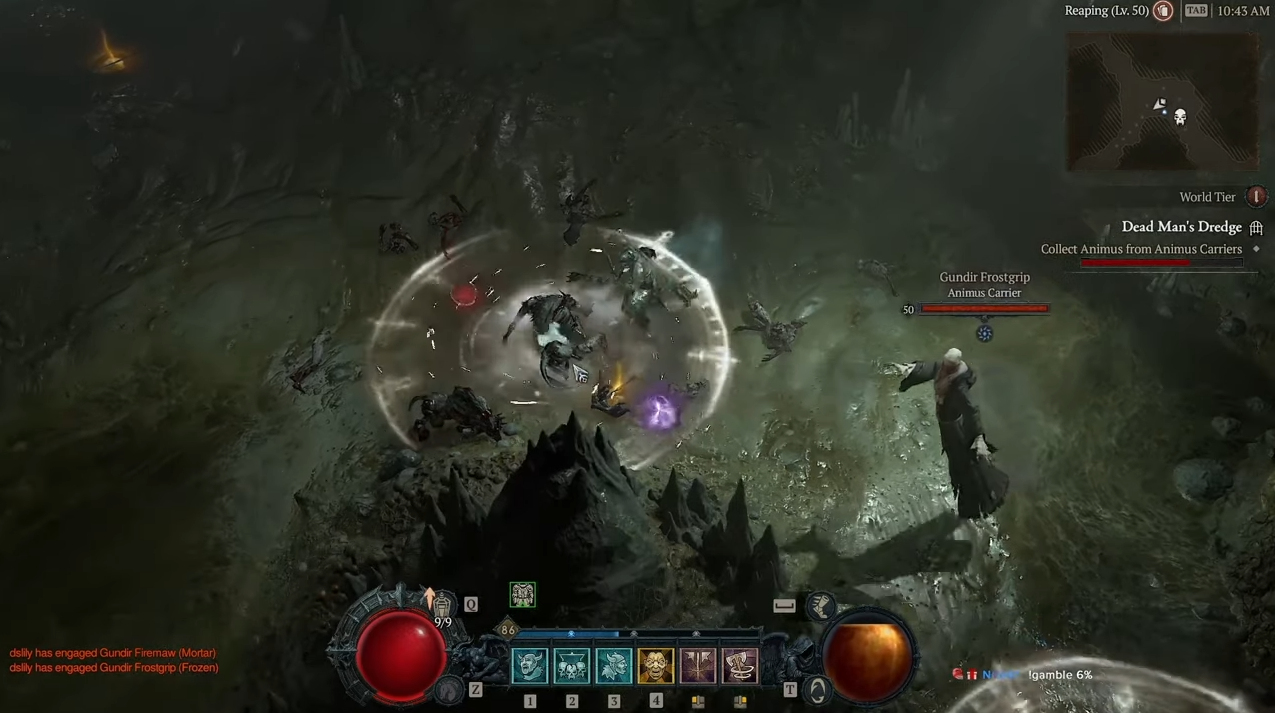Click the green armor buff icon
The image size is (1275, 713).
point(522,595)
